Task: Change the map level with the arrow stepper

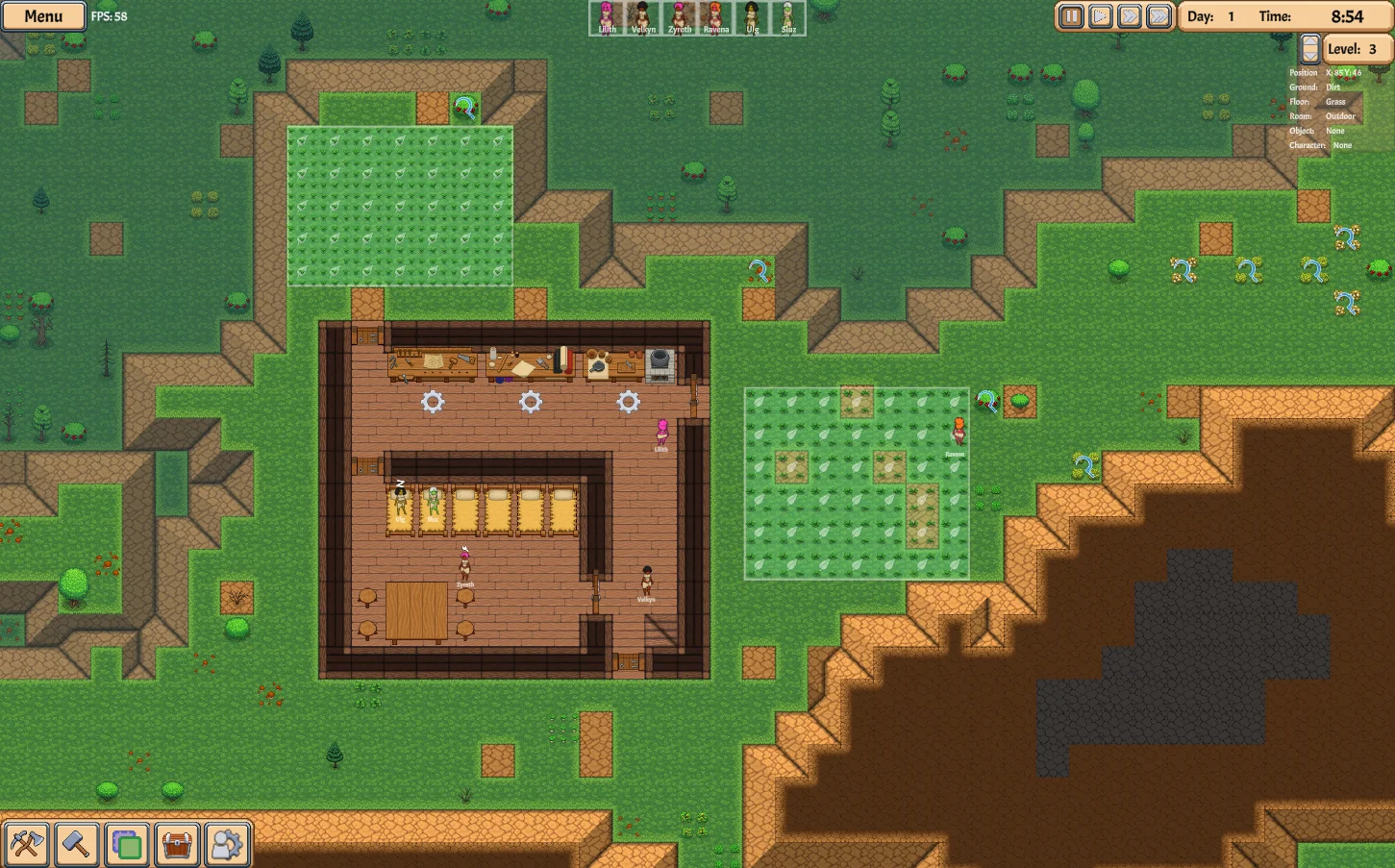Action: point(1309,49)
